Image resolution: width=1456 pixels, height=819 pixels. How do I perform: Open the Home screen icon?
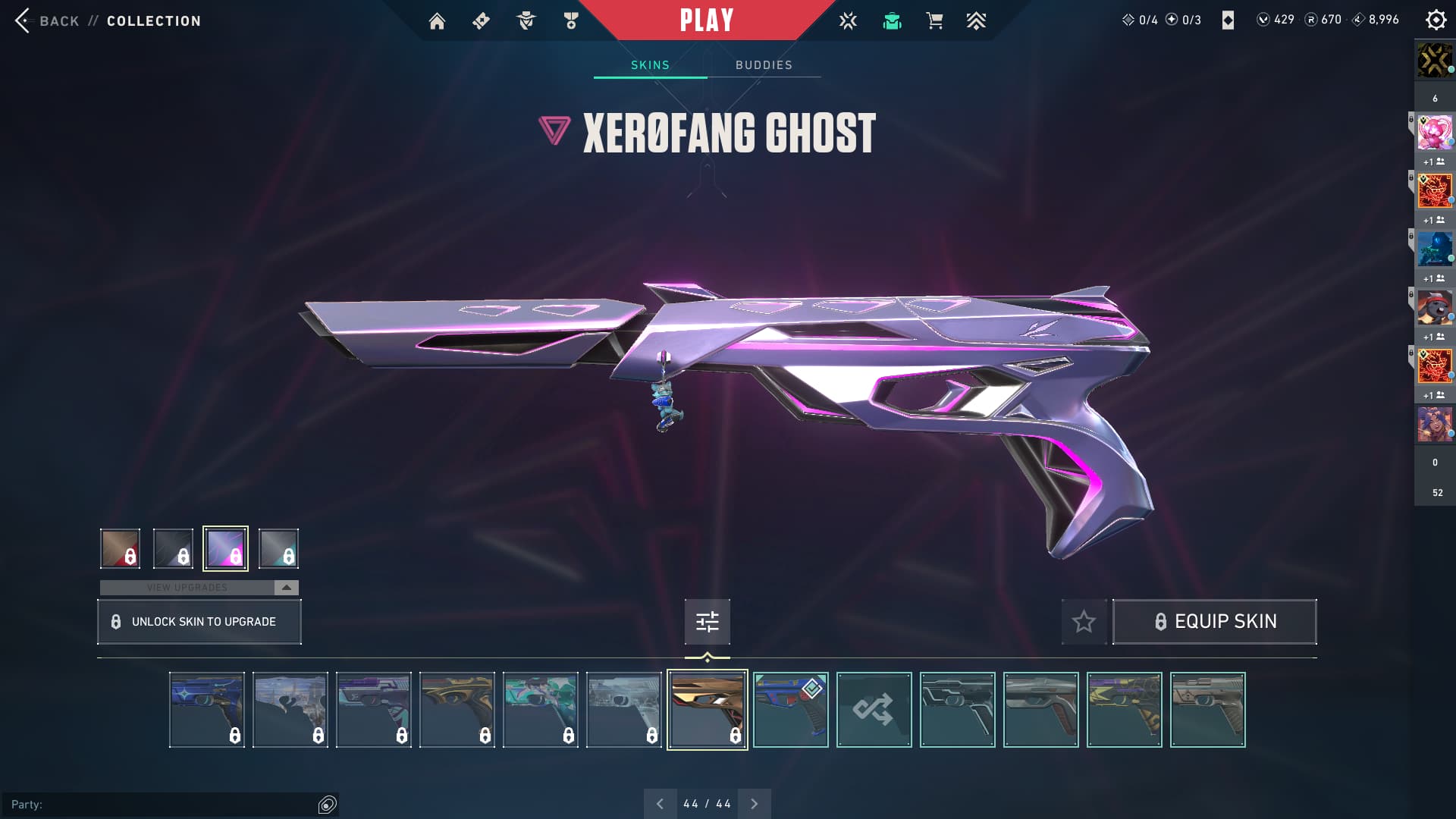[x=437, y=21]
